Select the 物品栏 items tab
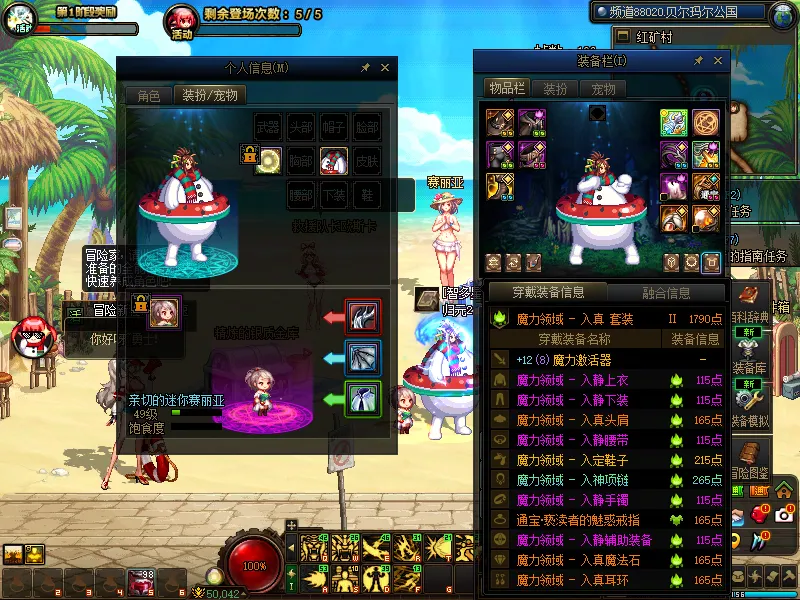The image size is (800, 600). [506, 88]
